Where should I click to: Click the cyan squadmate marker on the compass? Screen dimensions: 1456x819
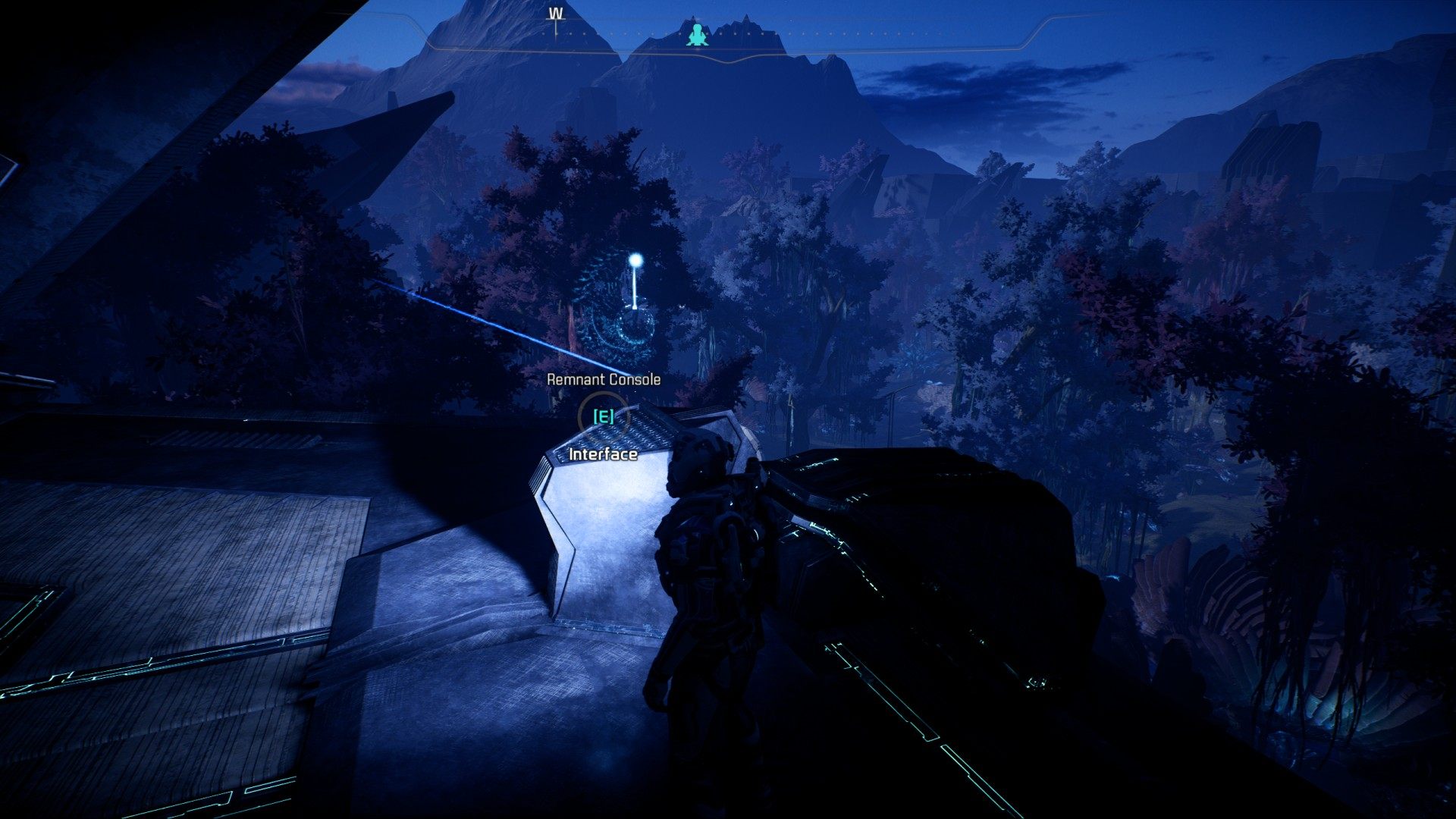point(696,34)
